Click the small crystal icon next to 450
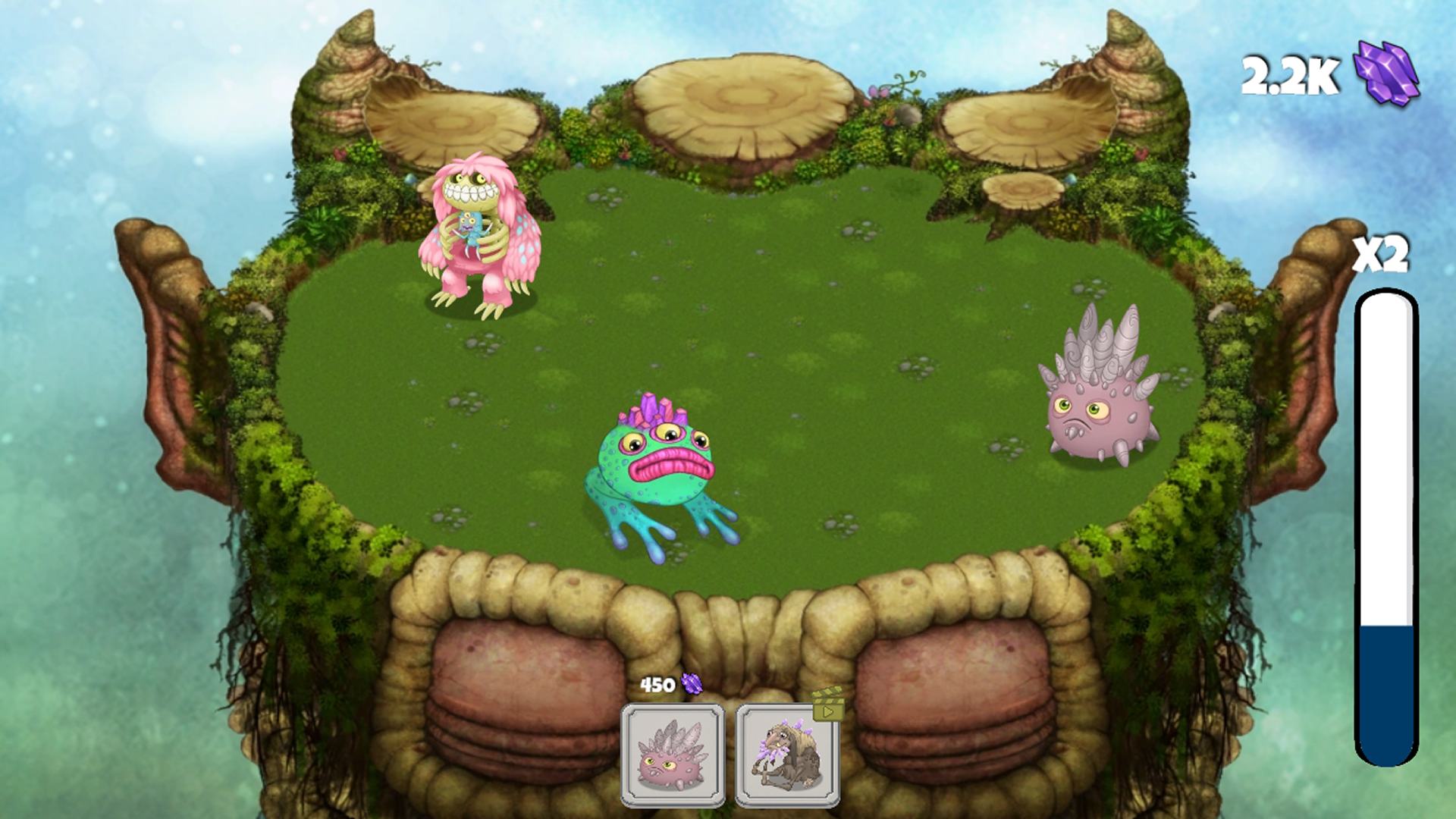1456x819 pixels. tap(694, 684)
